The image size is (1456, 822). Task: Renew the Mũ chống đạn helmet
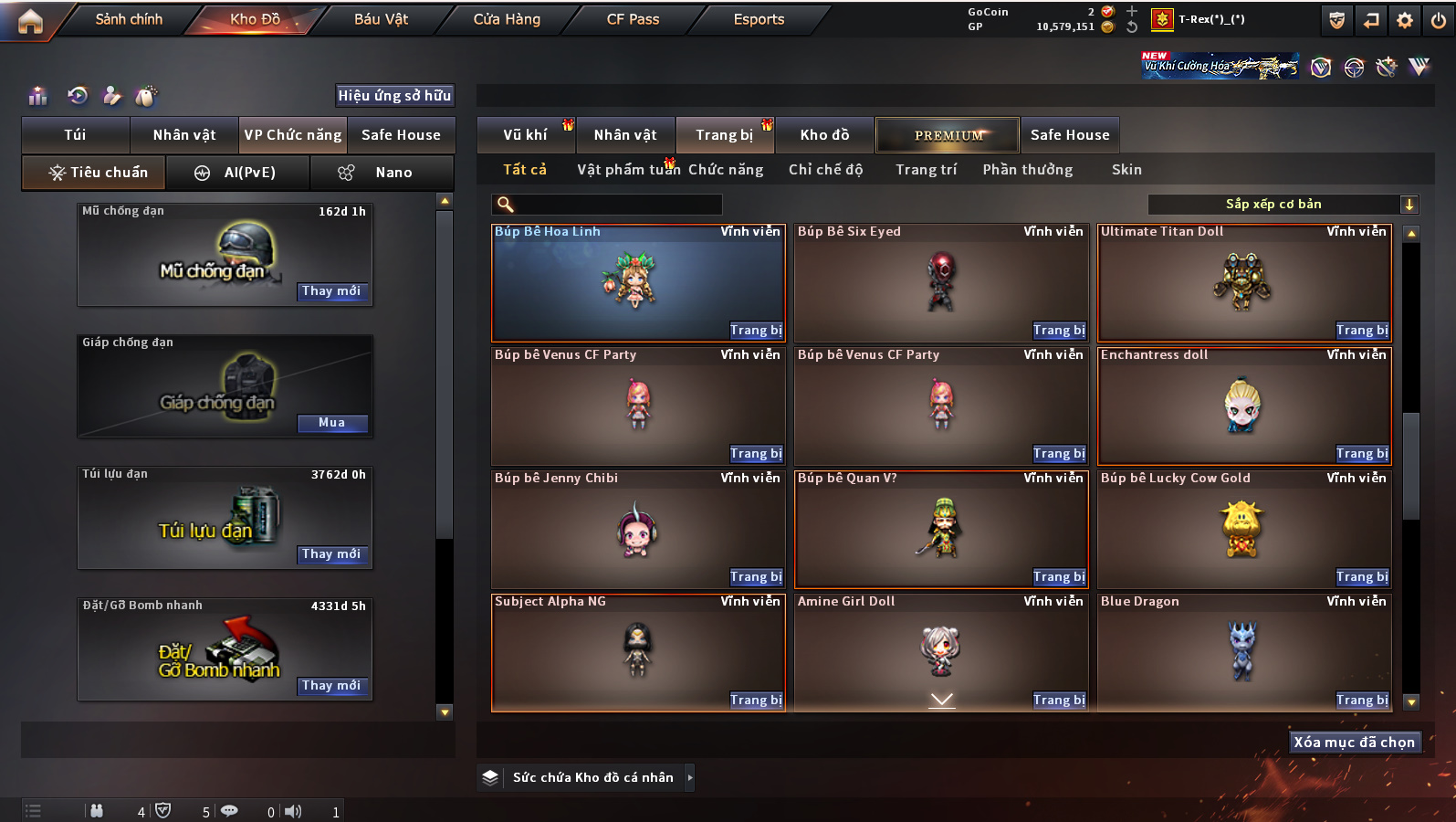(x=331, y=291)
